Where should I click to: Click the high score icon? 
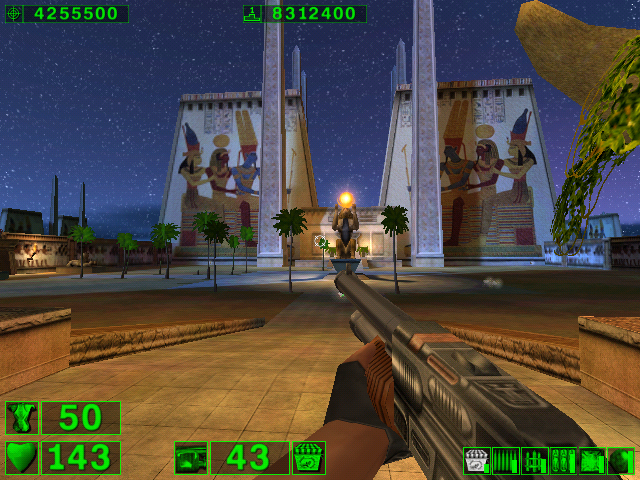coord(252,14)
